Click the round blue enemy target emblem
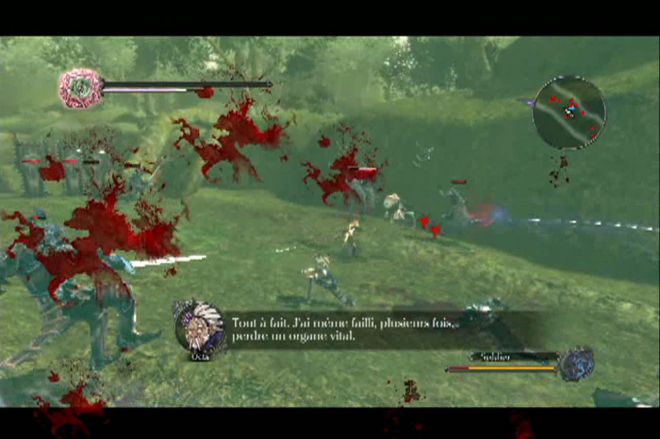The image size is (660, 439). click(x=577, y=363)
